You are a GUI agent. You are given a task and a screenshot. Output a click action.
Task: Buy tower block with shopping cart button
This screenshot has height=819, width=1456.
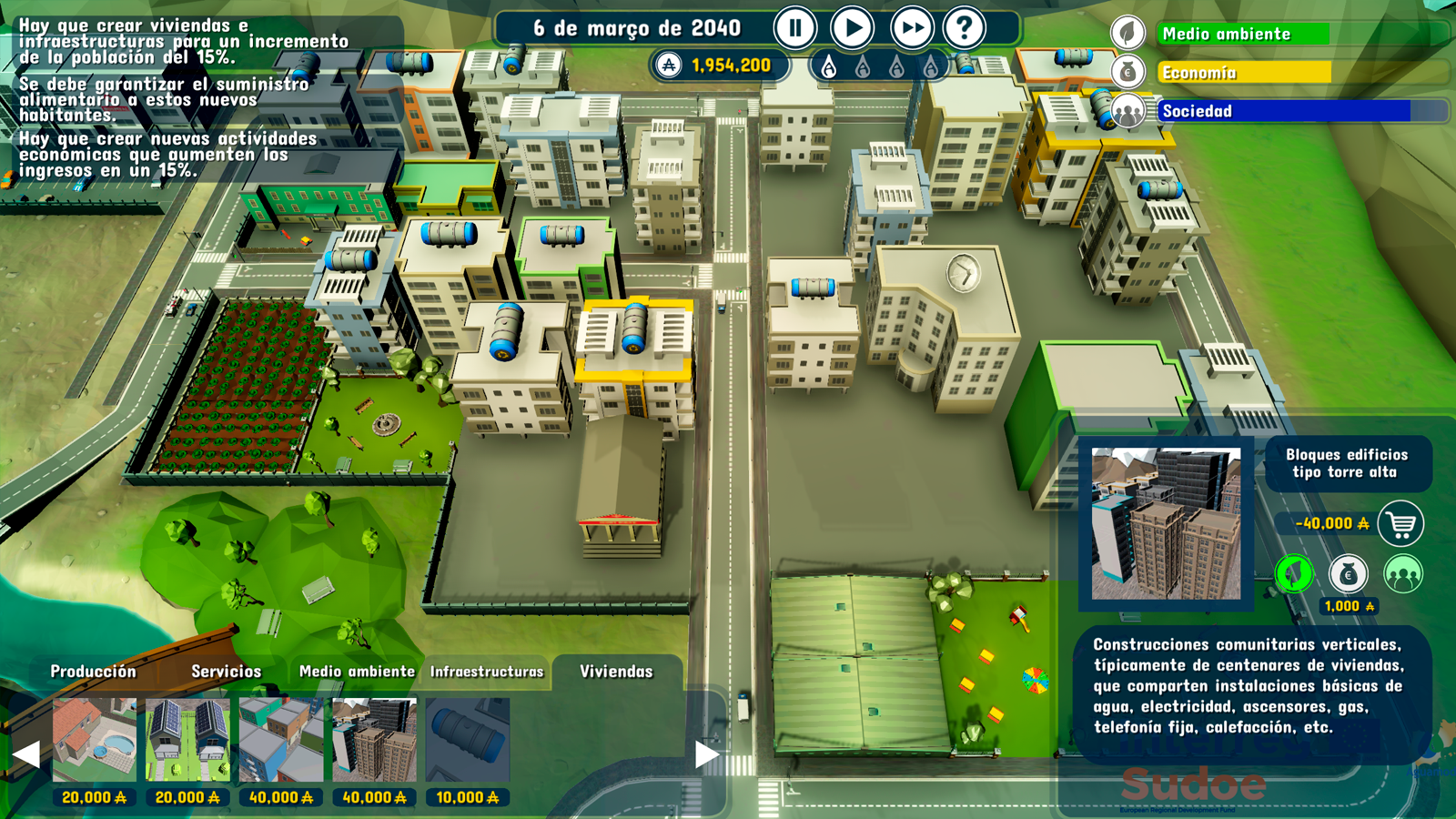(1400, 523)
